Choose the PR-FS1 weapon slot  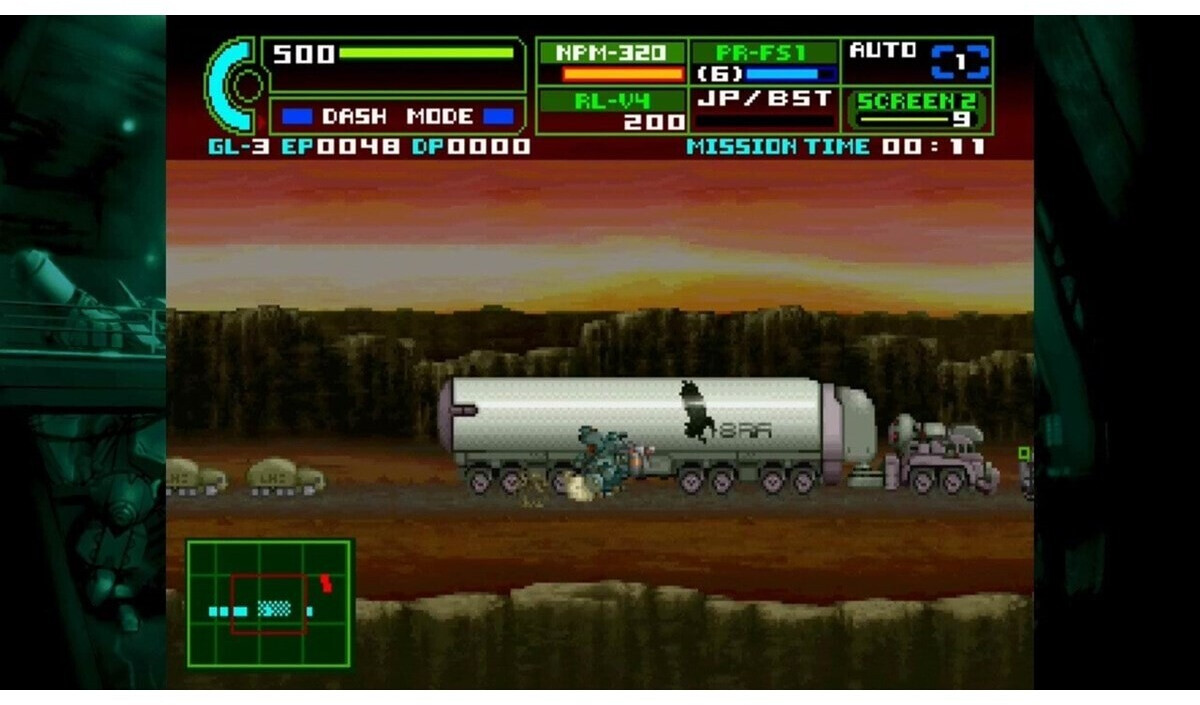766,62
